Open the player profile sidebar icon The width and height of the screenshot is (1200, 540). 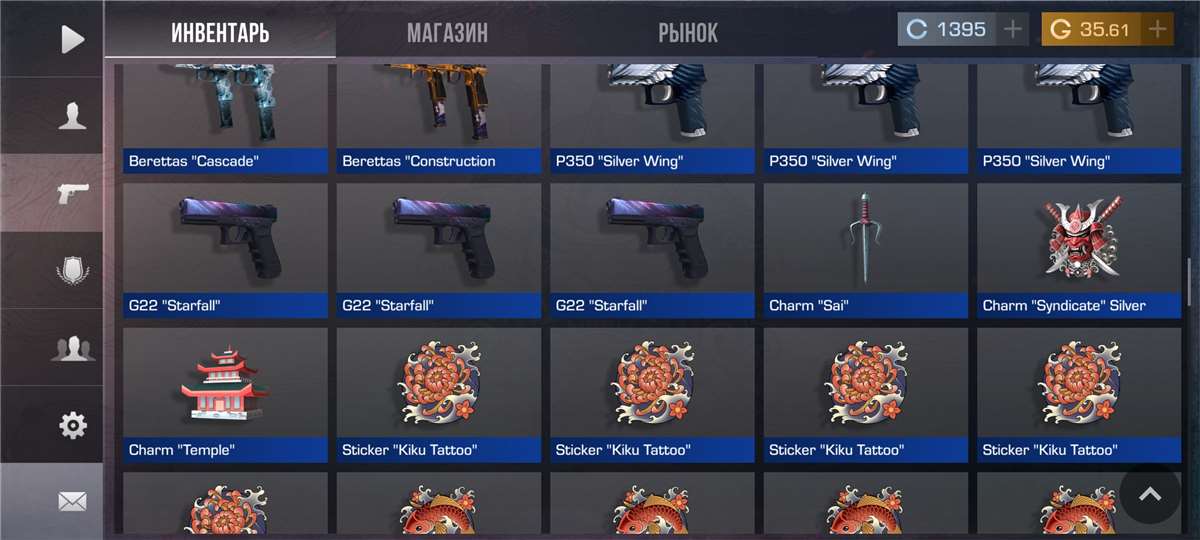pos(72,116)
